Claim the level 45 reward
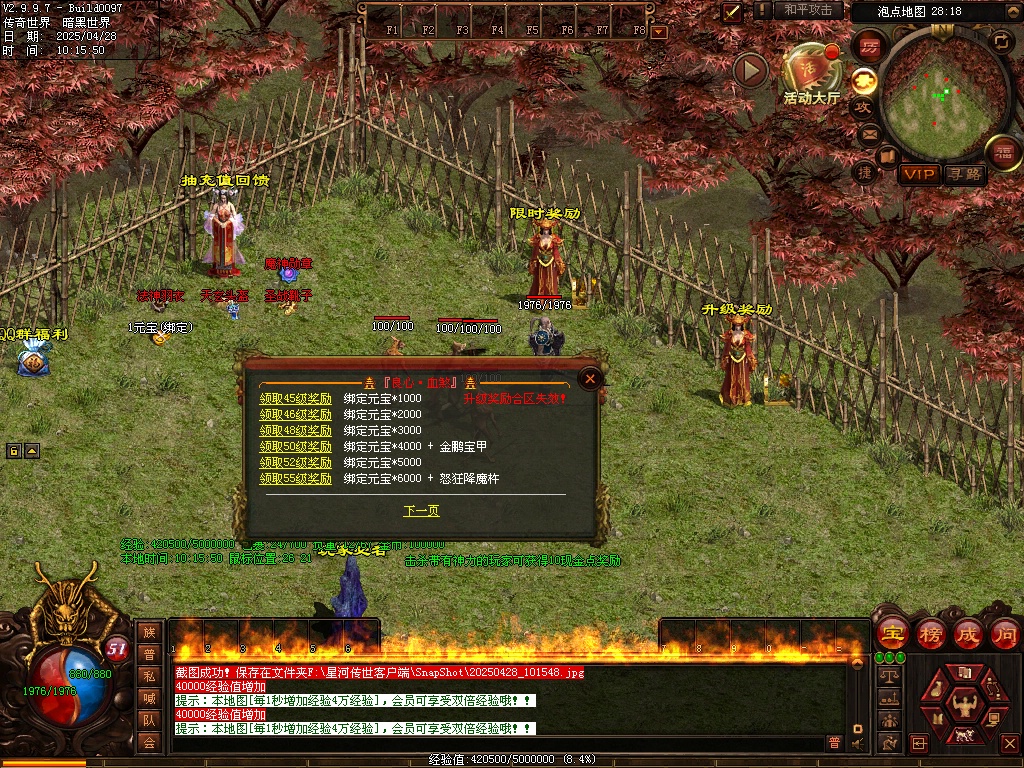 click(296, 398)
